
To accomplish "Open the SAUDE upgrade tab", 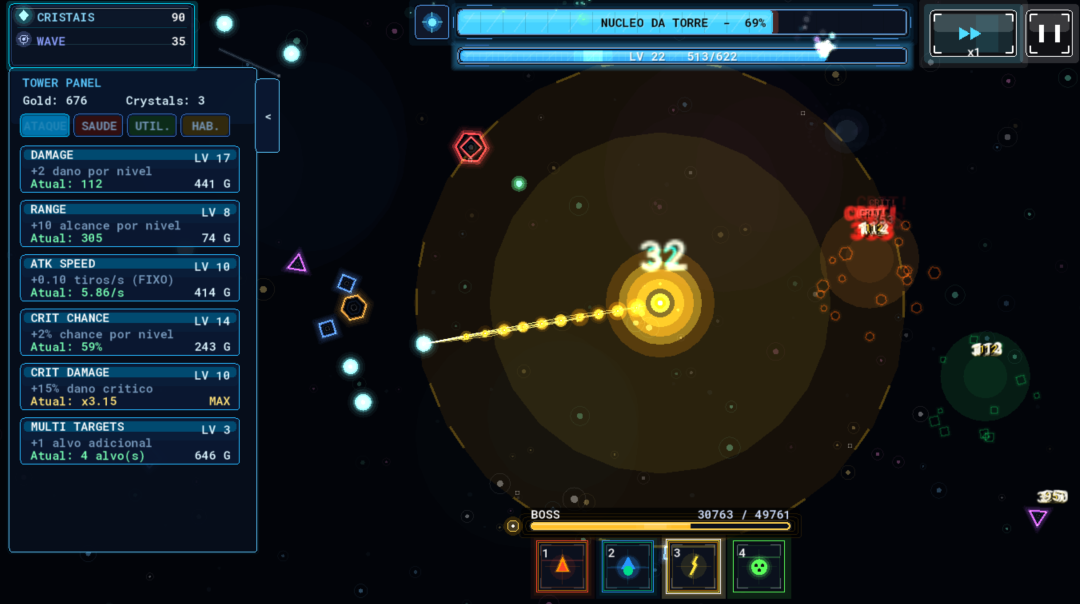I will click(98, 125).
